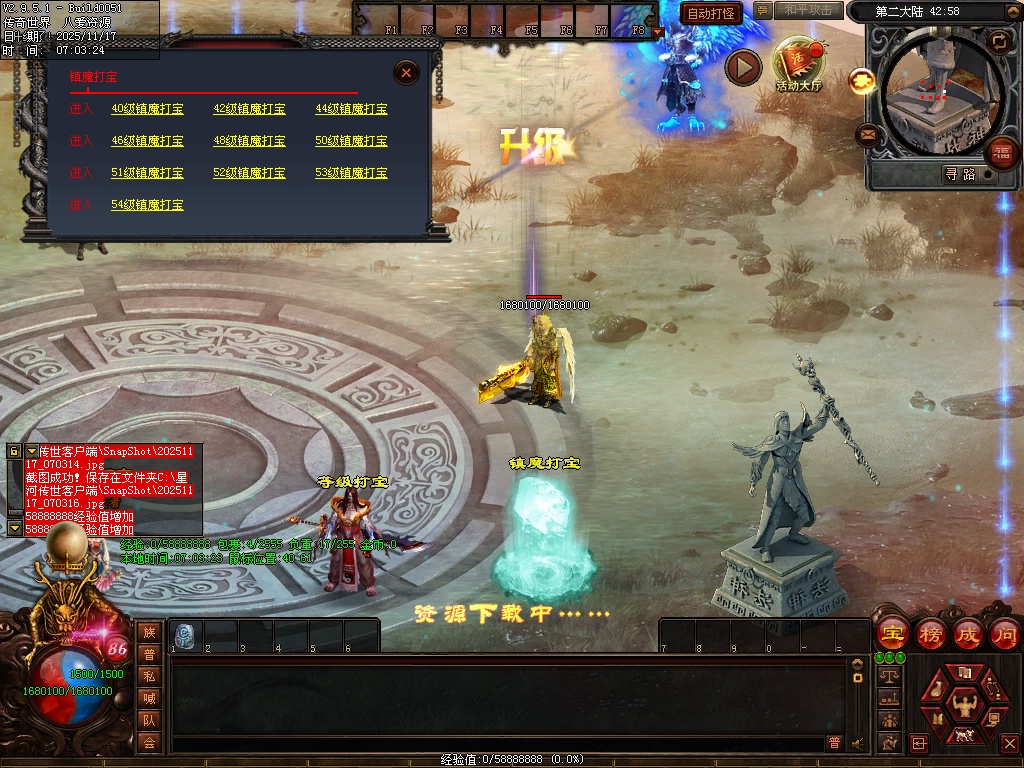Select the 队 team chat channel
This screenshot has width=1024, height=768.
(149, 719)
